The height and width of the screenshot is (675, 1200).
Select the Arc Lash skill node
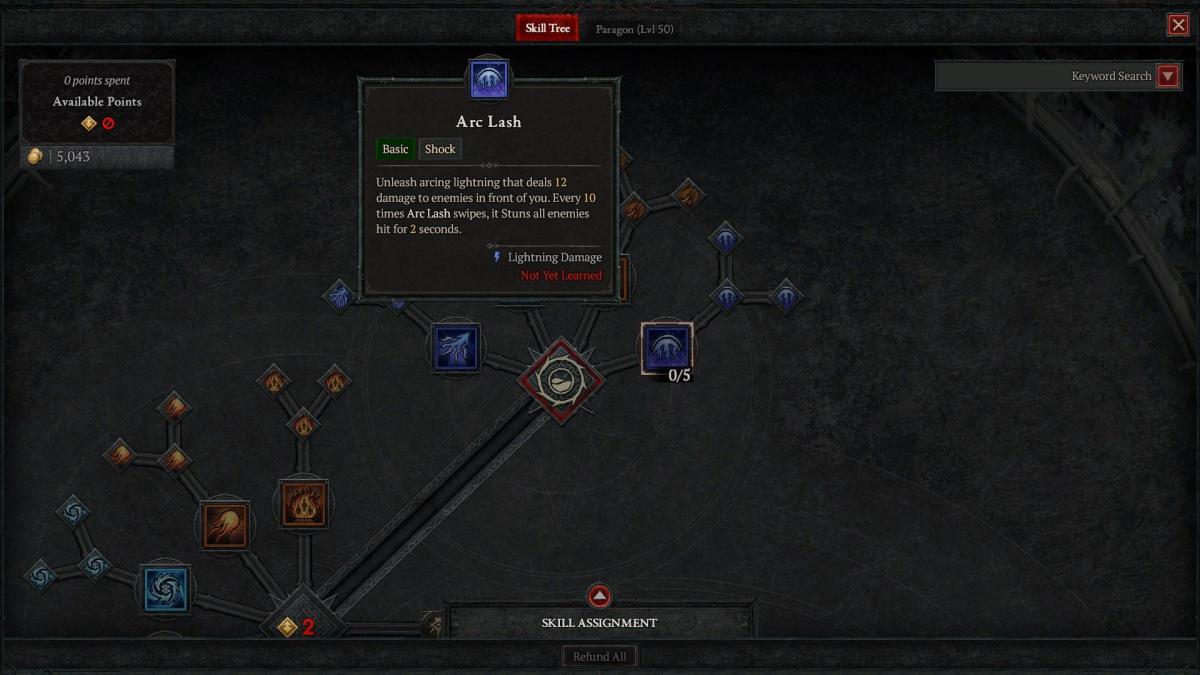tap(666, 348)
